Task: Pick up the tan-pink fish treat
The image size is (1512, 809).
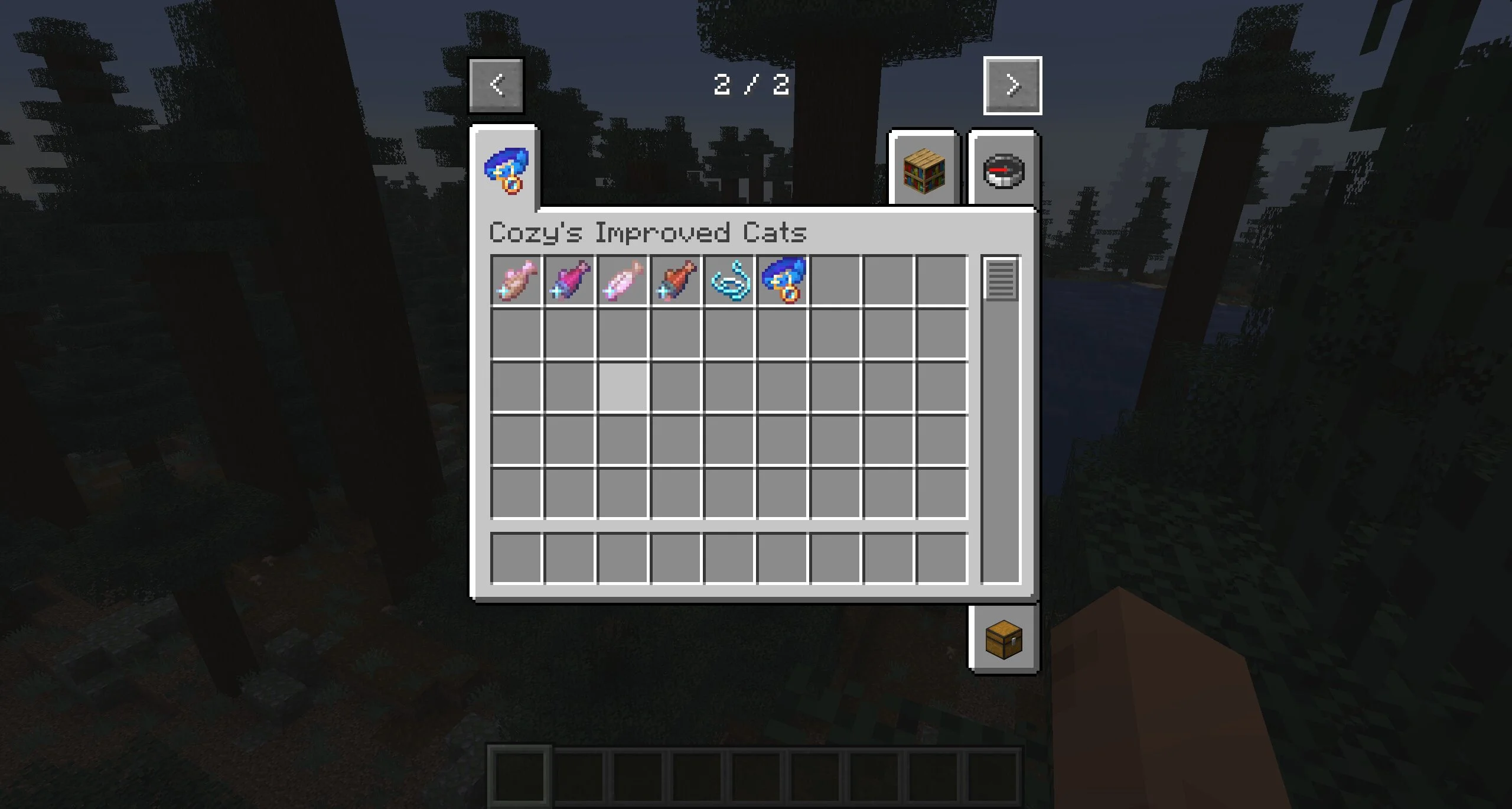Action: (x=516, y=281)
